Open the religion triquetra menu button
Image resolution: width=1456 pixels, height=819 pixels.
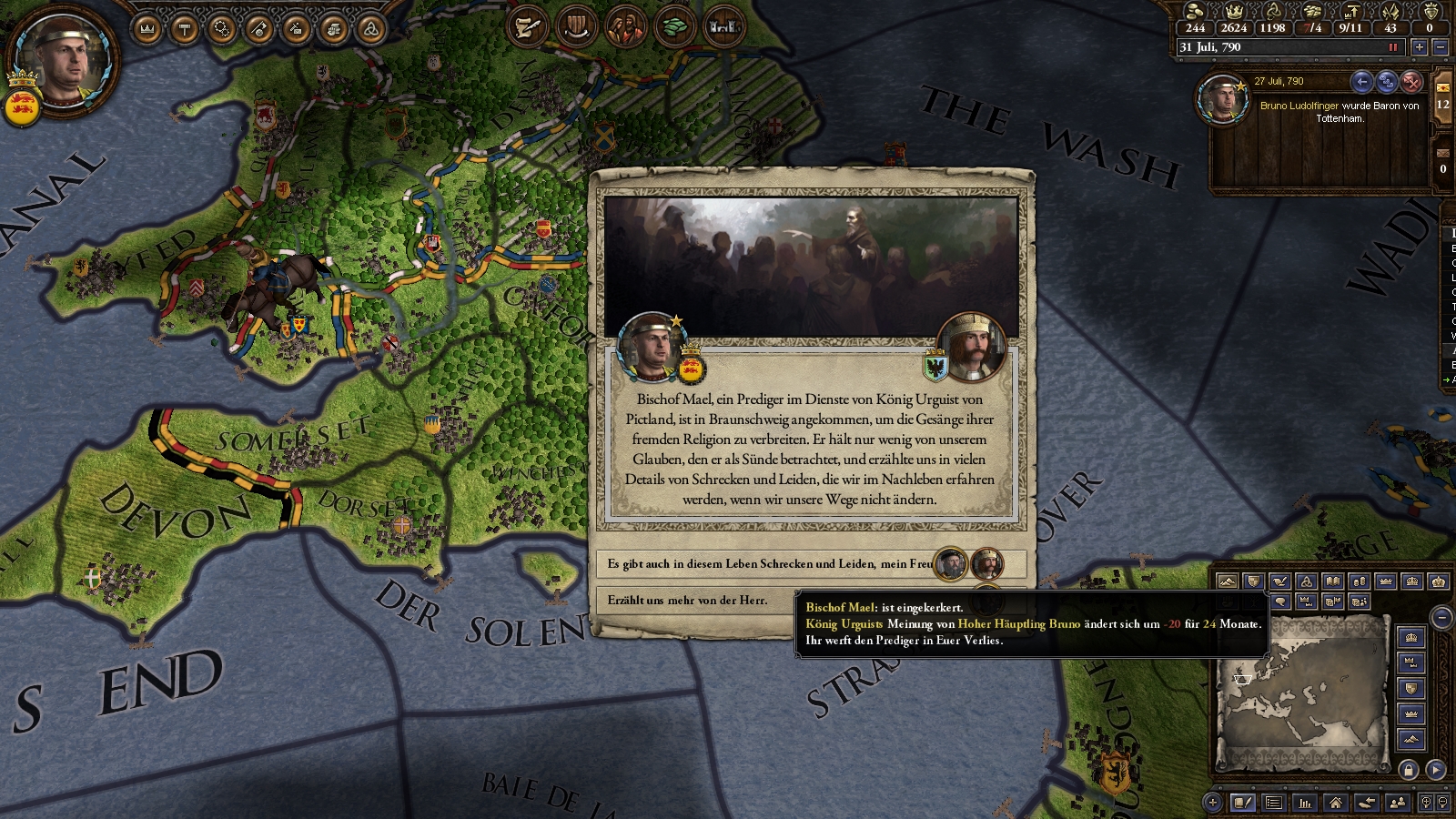(370, 29)
